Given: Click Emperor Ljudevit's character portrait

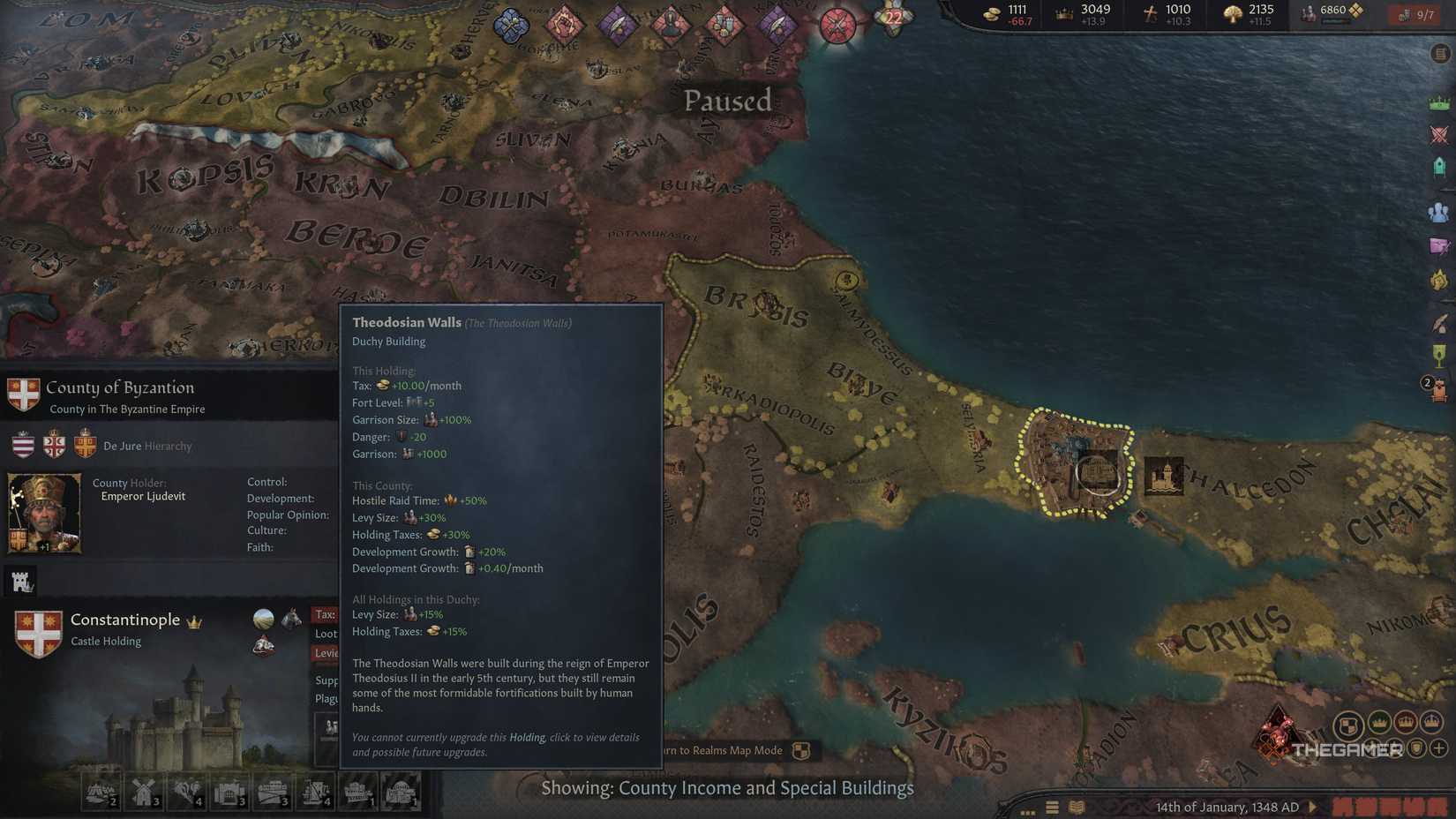Looking at the screenshot, I should [x=42, y=512].
